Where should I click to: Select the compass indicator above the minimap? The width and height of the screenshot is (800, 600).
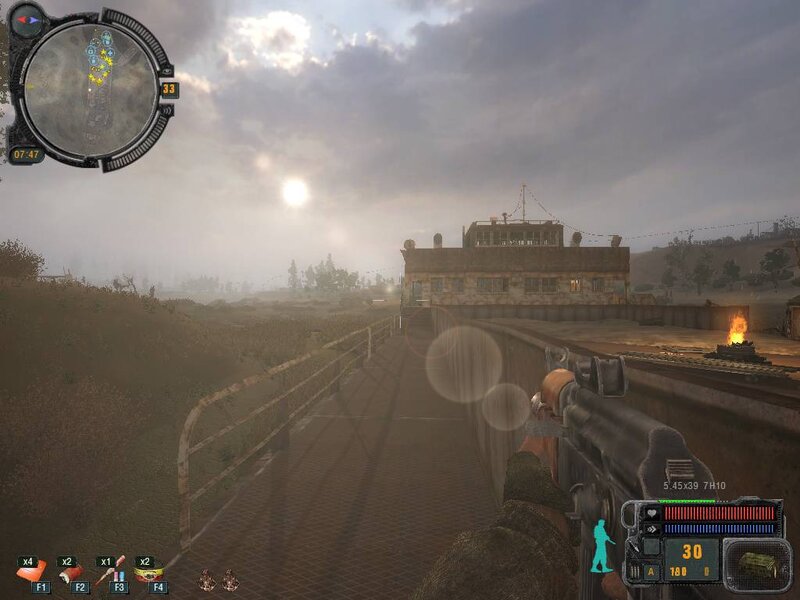[26, 18]
